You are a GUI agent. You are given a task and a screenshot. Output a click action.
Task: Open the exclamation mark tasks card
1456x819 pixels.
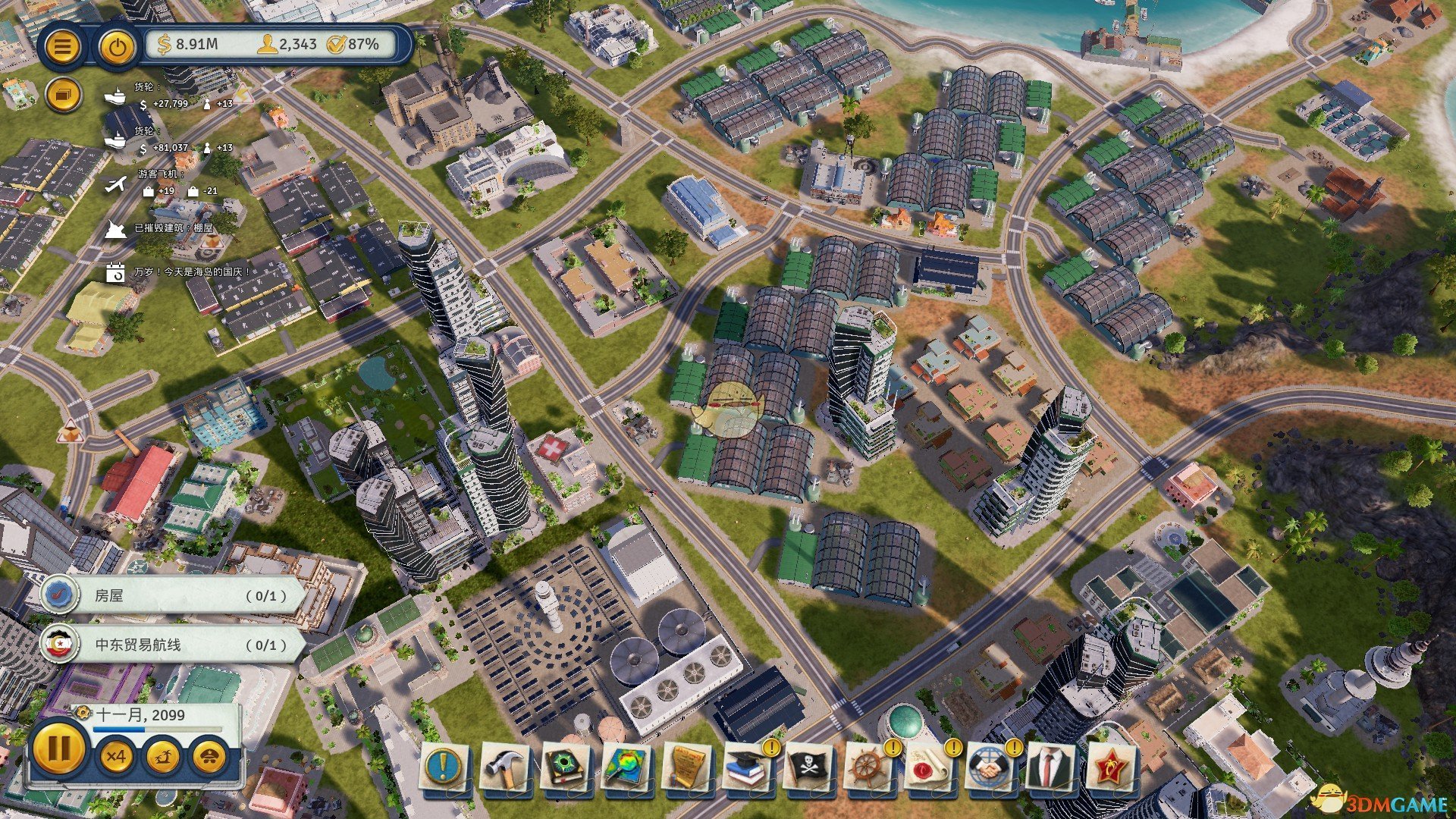click(444, 767)
